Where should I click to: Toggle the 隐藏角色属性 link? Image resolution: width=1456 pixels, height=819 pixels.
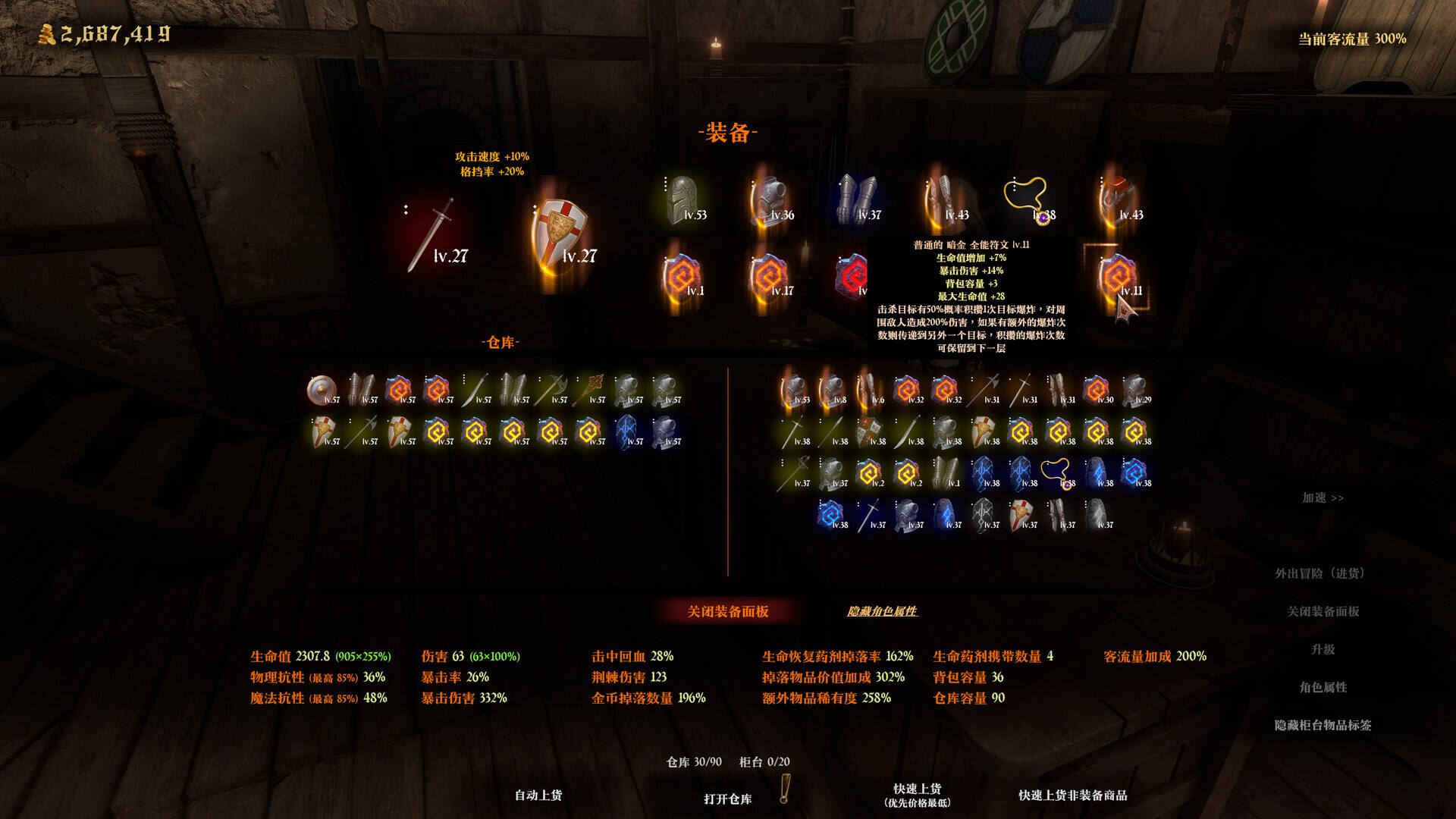(x=882, y=611)
